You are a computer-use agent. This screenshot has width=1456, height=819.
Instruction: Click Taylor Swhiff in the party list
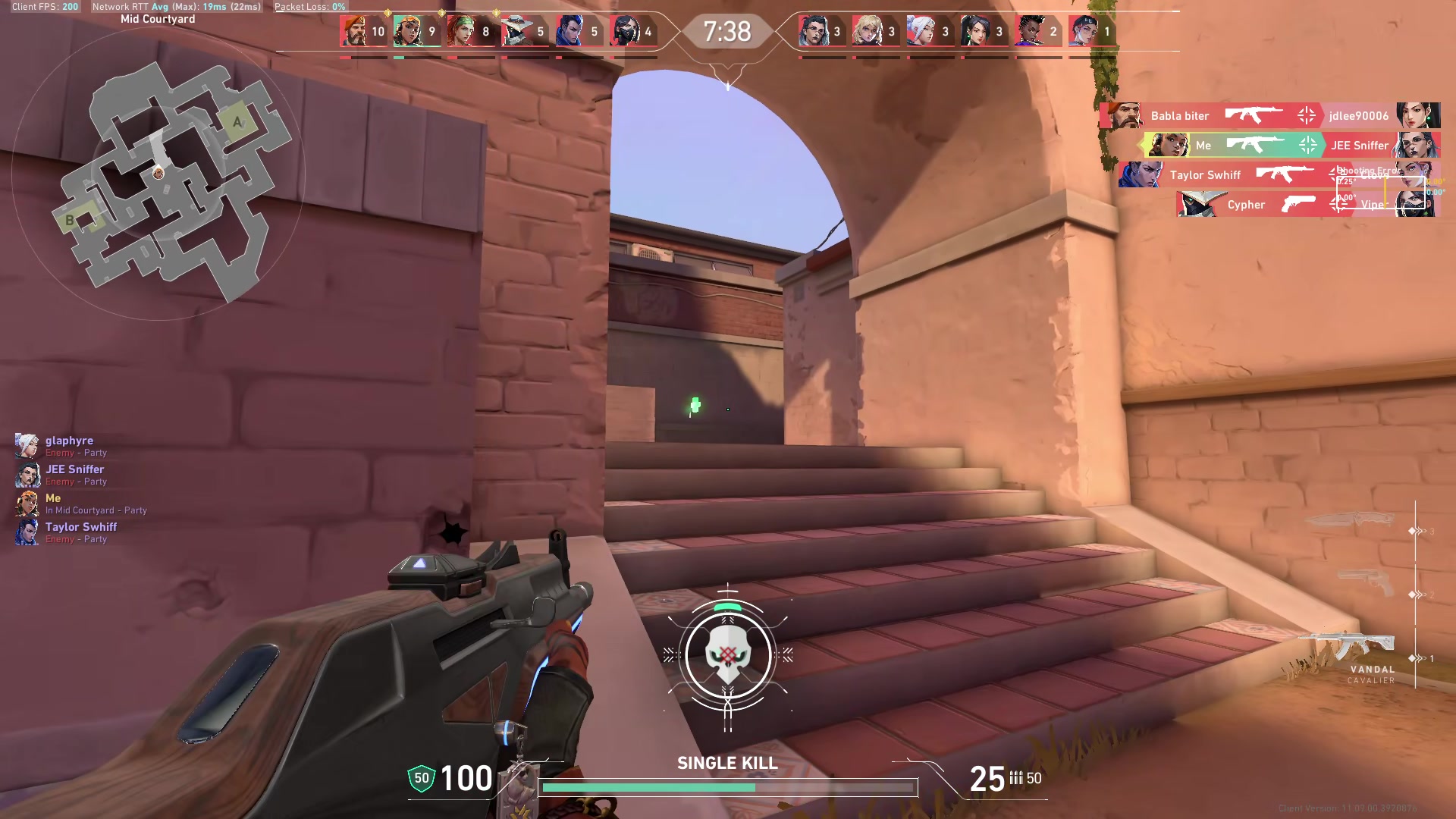coord(80,528)
